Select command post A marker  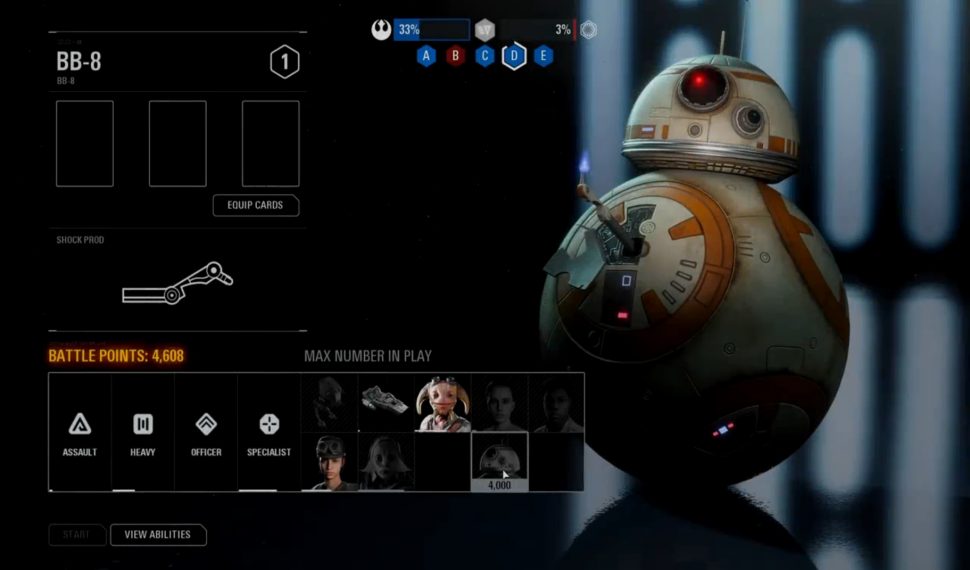point(427,56)
